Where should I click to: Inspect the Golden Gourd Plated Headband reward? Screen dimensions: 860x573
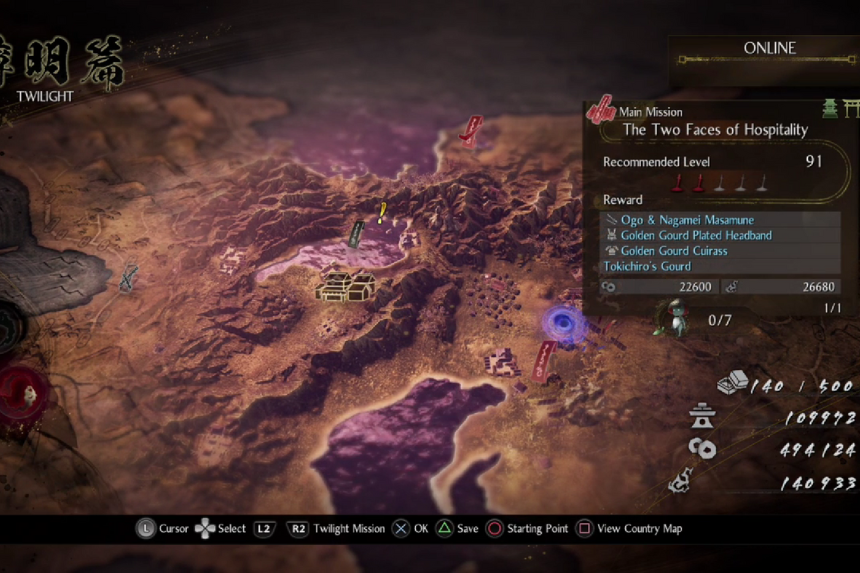(695, 236)
